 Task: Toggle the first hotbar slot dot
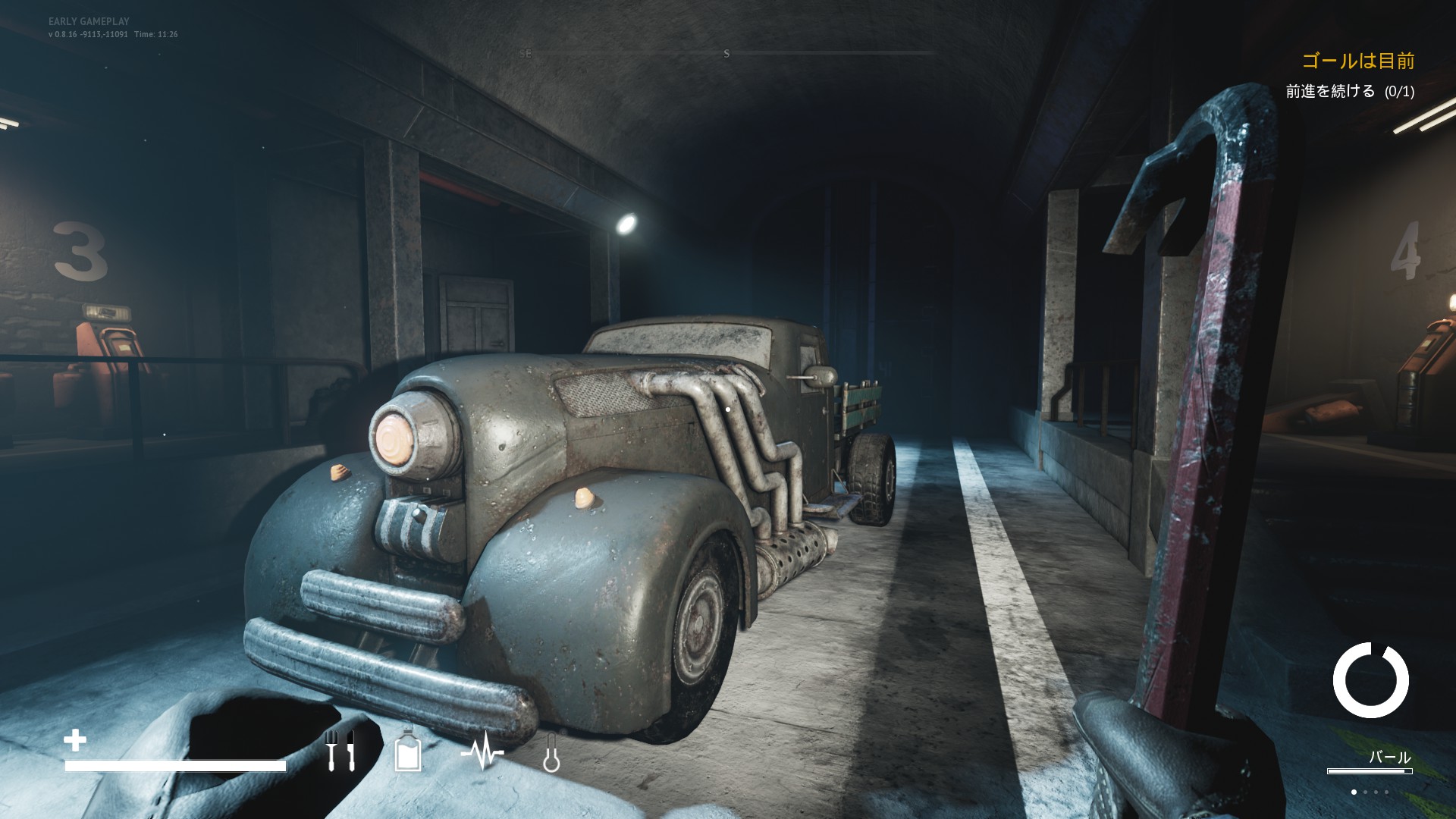pyautogui.click(x=1354, y=792)
